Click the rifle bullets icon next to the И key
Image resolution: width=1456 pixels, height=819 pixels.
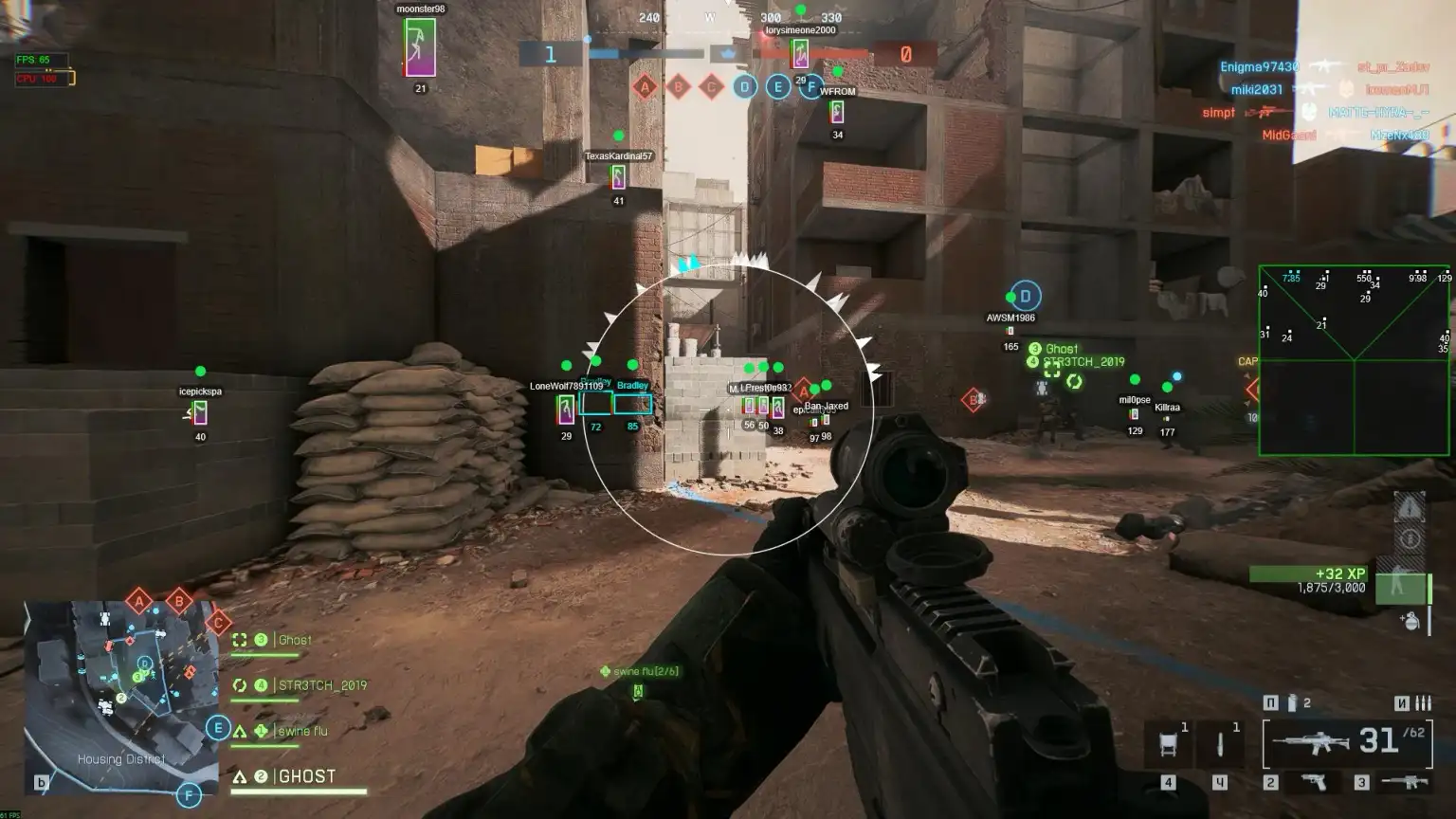point(1425,703)
